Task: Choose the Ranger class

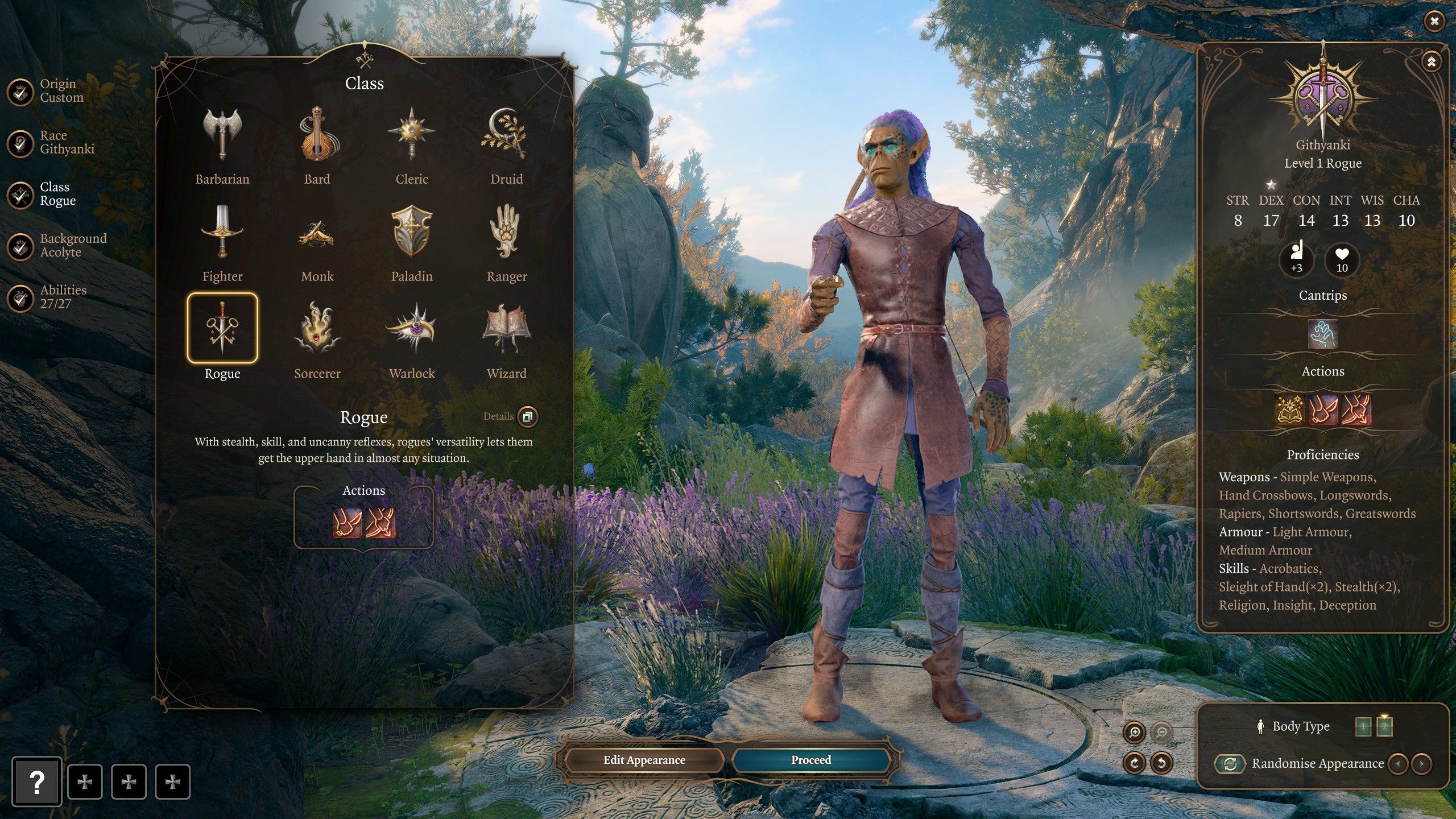Action: click(506, 232)
